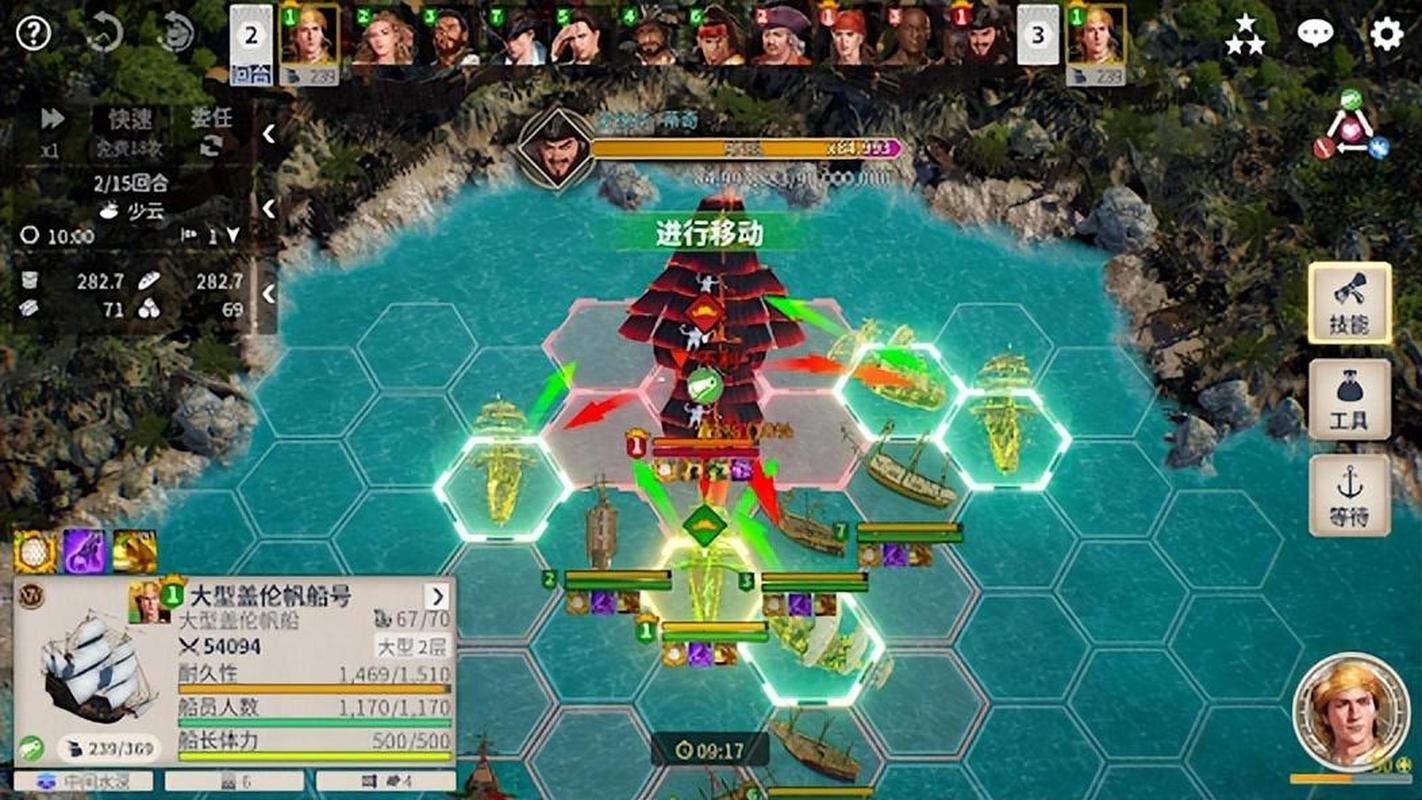Expand the ship info panel arrow
The image size is (1422, 800).
437,597
